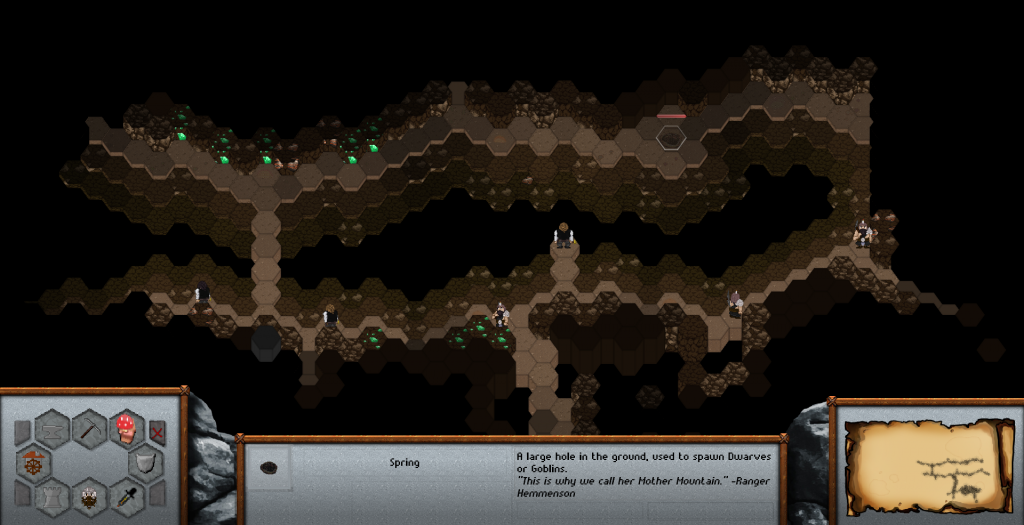
Task: Select the Spring hole thumbnail in info panel
Action: [x=269, y=467]
